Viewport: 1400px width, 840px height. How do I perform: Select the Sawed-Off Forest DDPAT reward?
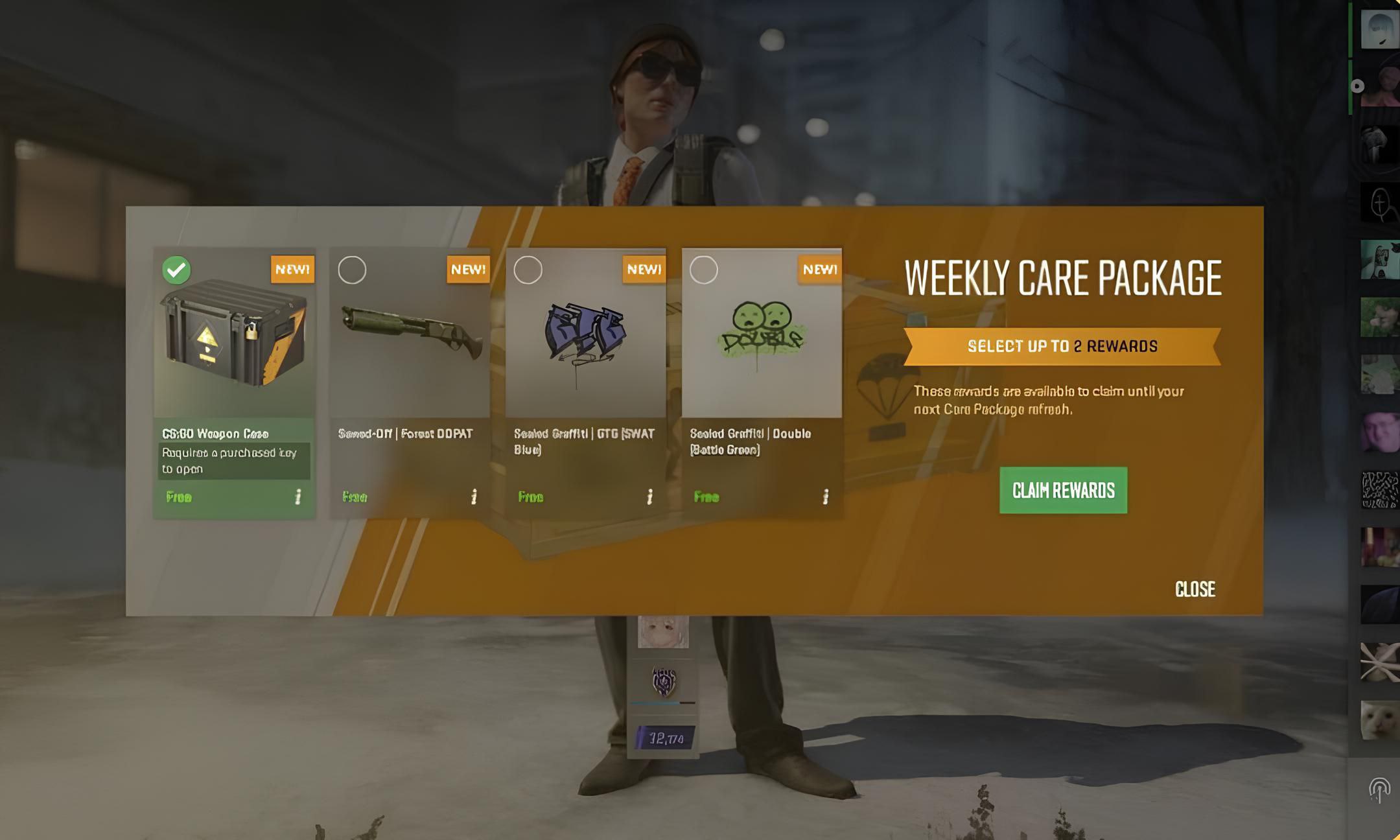(x=352, y=270)
